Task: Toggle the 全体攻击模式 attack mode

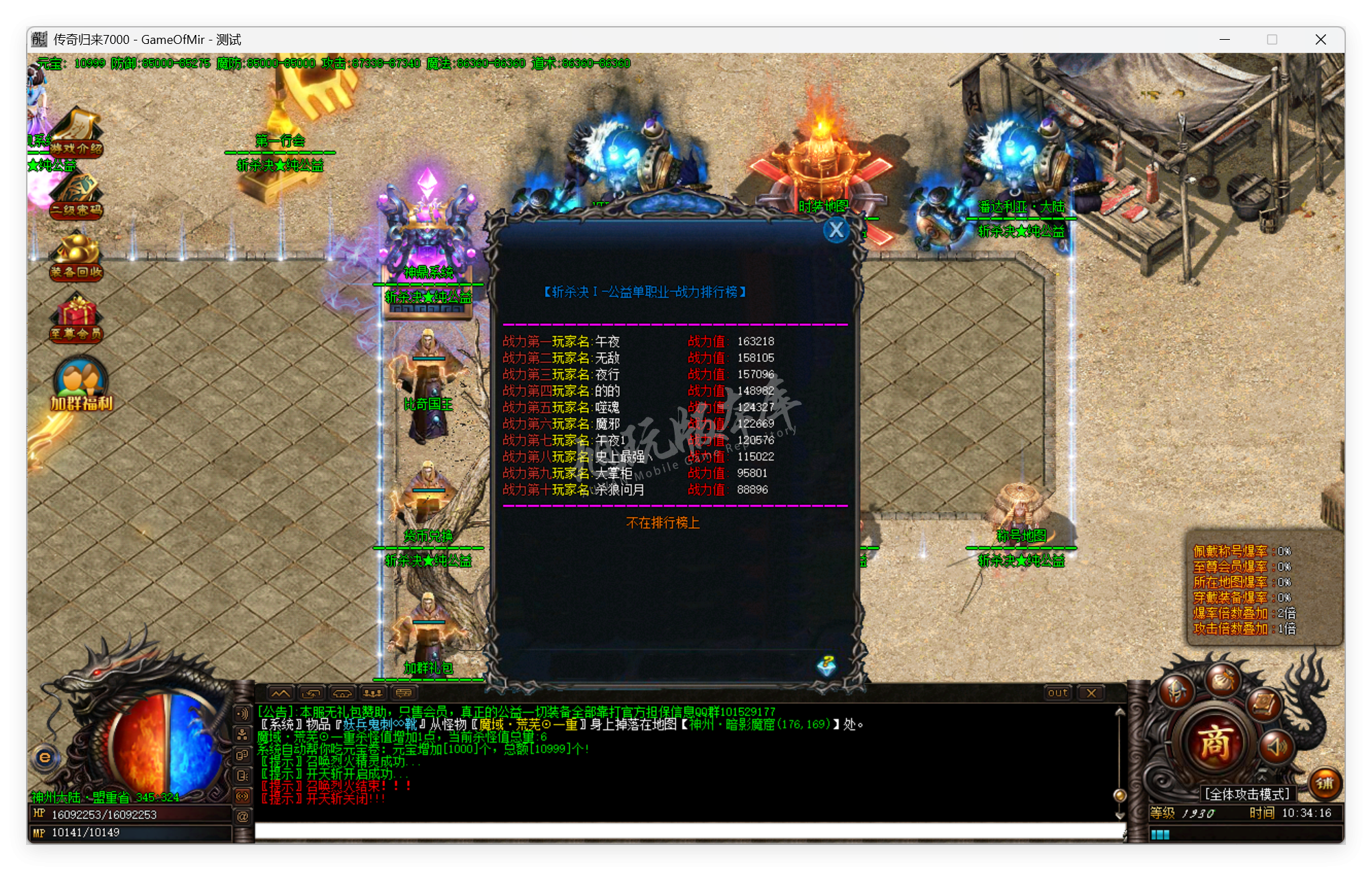Action: [1246, 793]
